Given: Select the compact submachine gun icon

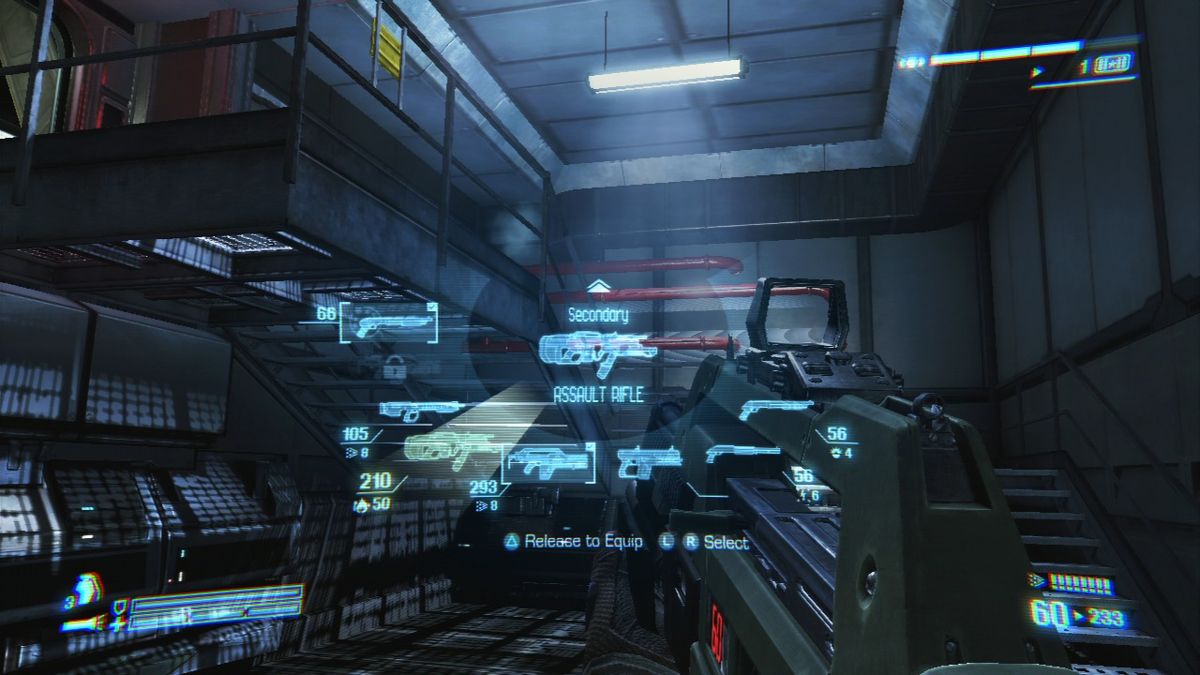Looking at the screenshot, I should 649,461.
